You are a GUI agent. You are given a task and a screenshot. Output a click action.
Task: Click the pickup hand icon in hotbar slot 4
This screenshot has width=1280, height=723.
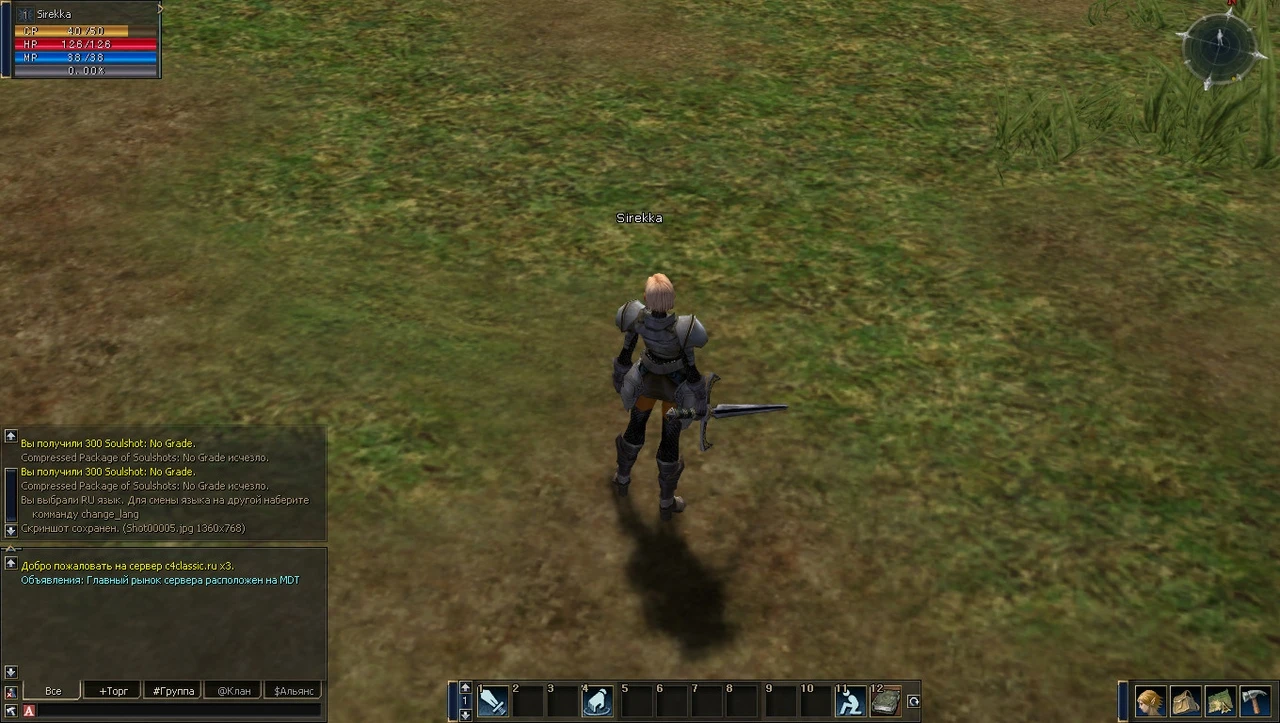(x=598, y=701)
